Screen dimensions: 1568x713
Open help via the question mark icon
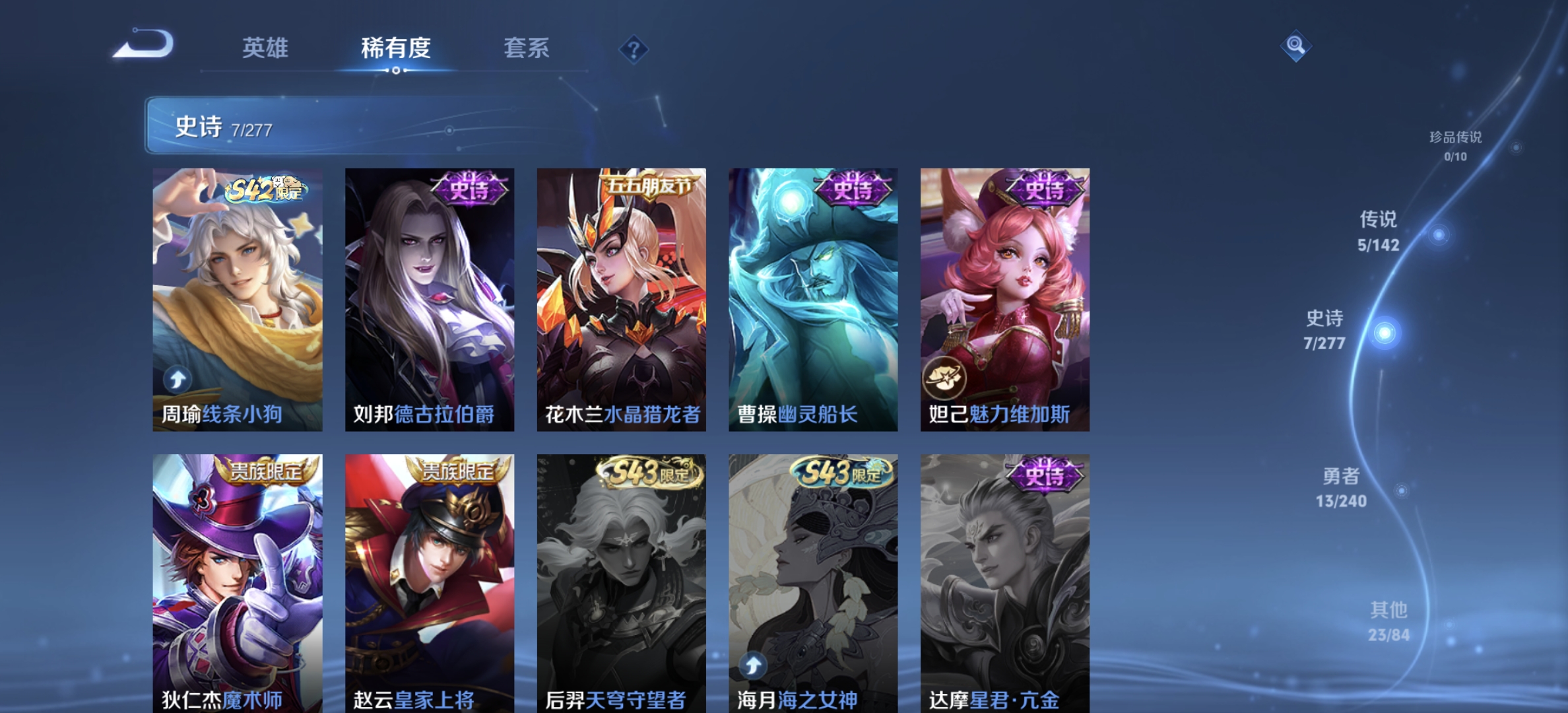pos(633,50)
